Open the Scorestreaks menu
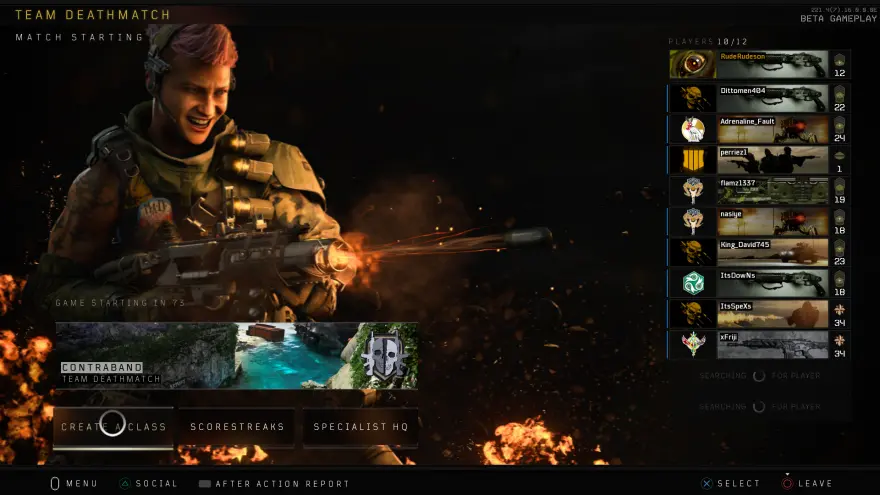Viewport: 880px width, 495px height. (x=237, y=427)
